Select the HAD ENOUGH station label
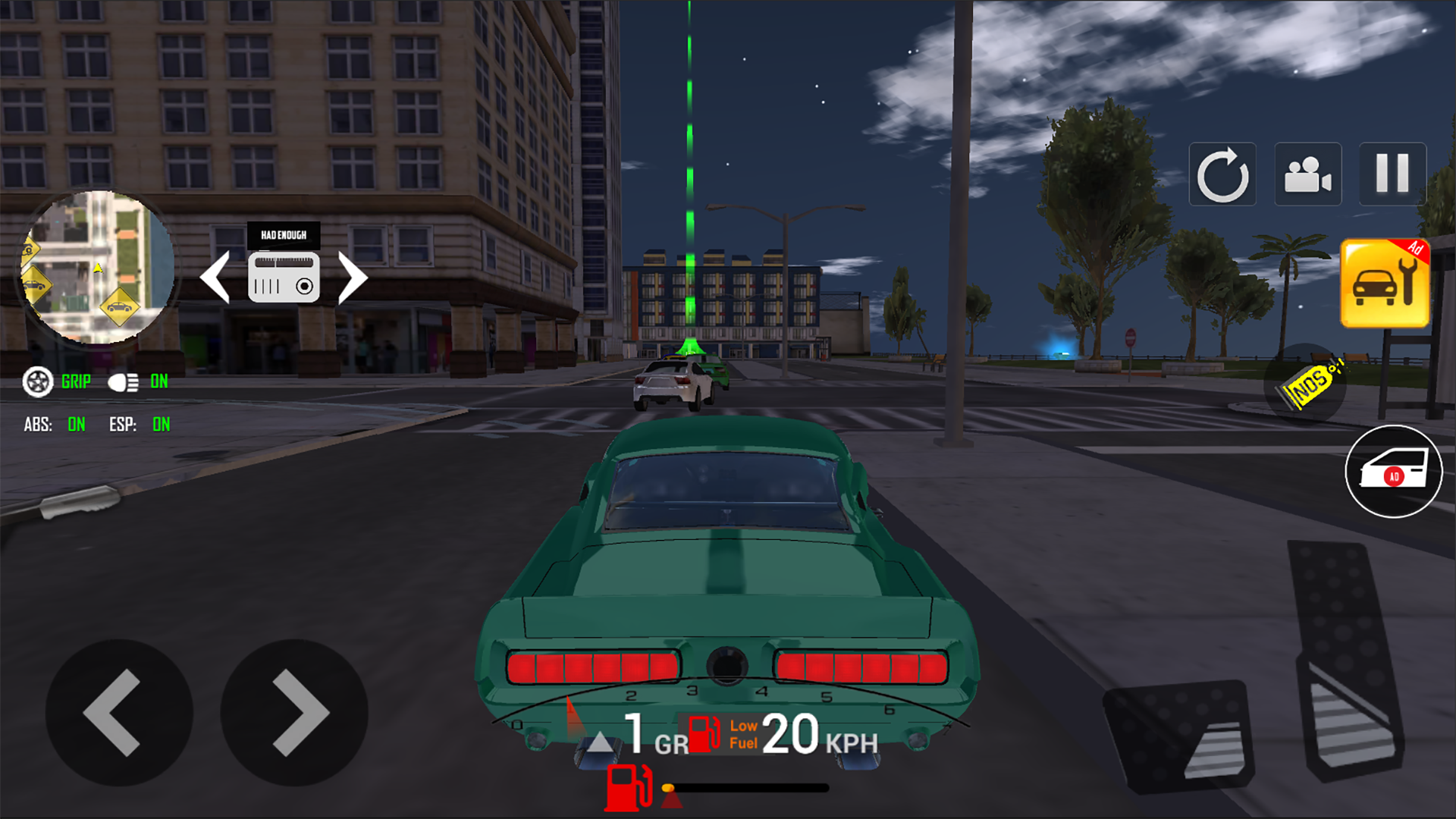Image resolution: width=1456 pixels, height=819 pixels. coord(285,235)
